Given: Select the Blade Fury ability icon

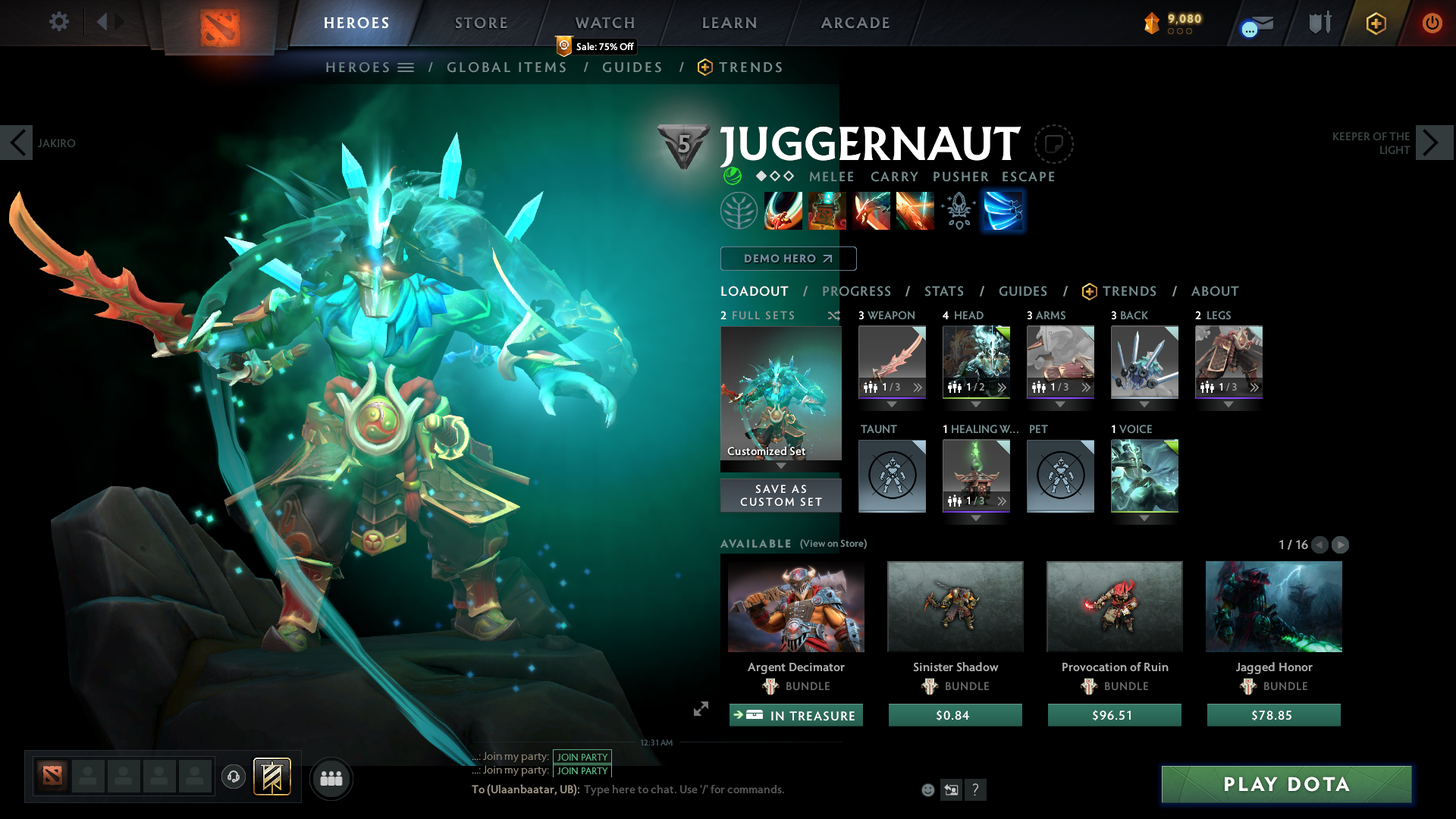Looking at the screenshot, I should click(783, 211).
